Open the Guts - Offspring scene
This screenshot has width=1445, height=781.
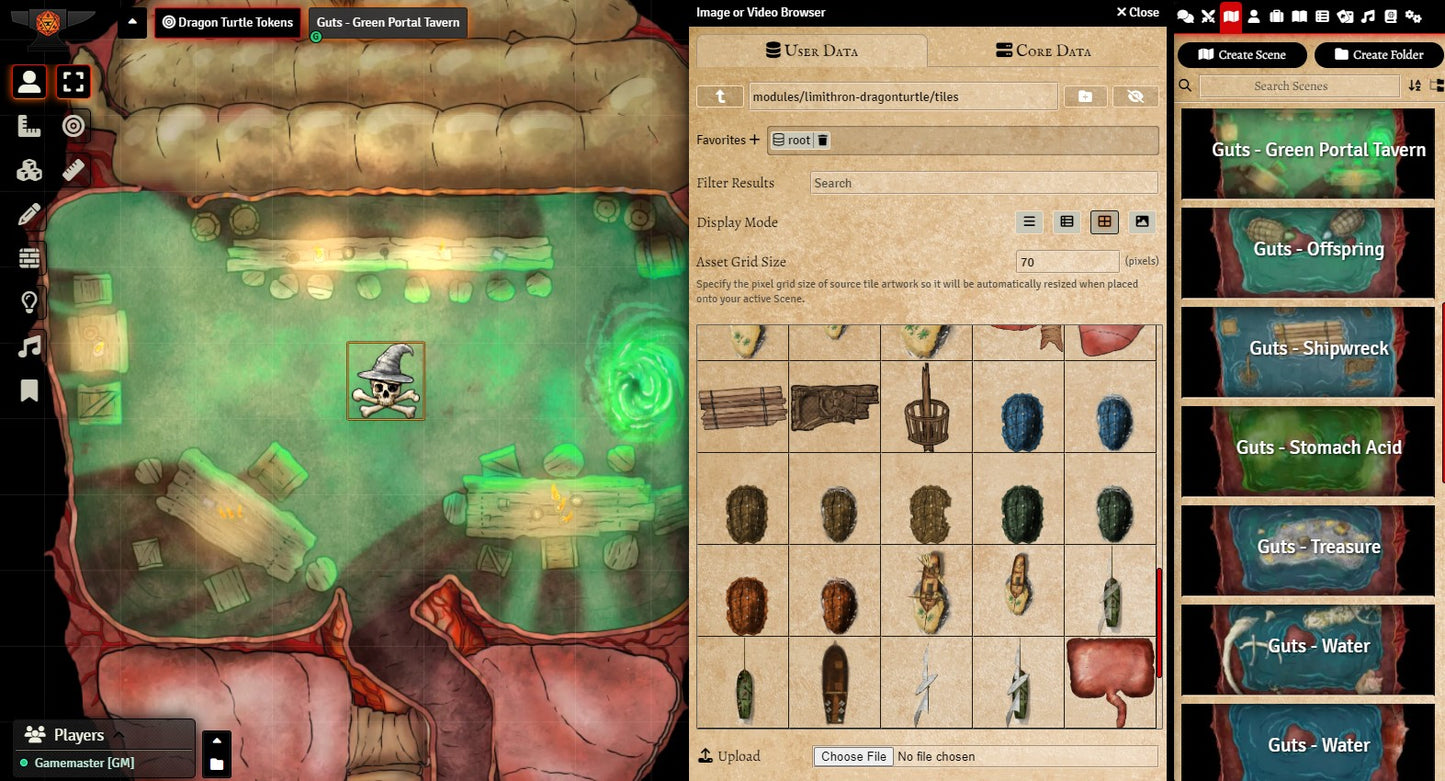(x=1308, y=249)
